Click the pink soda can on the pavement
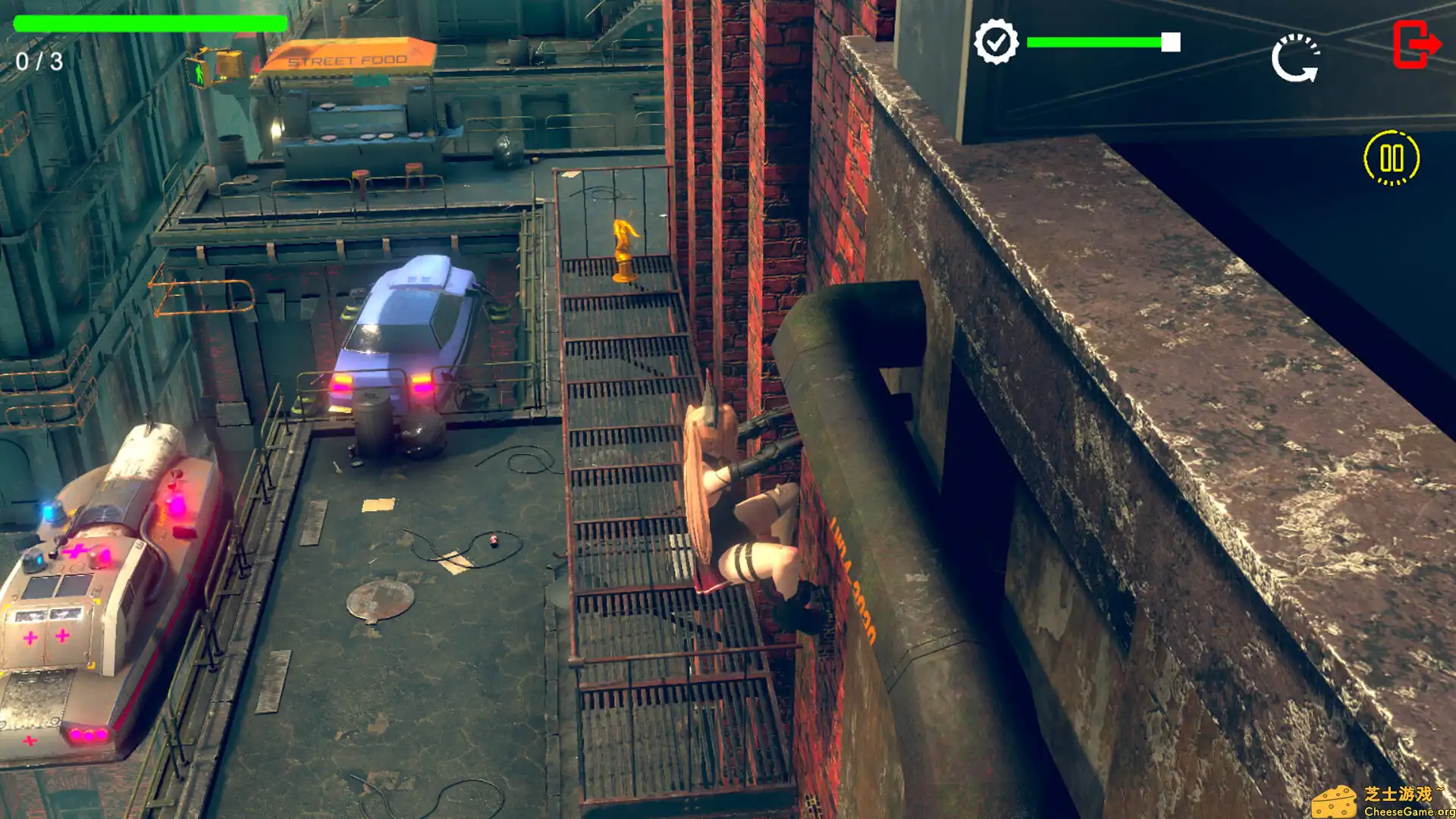The width and height of the screenshot is (1456, 819). point(493,539)
